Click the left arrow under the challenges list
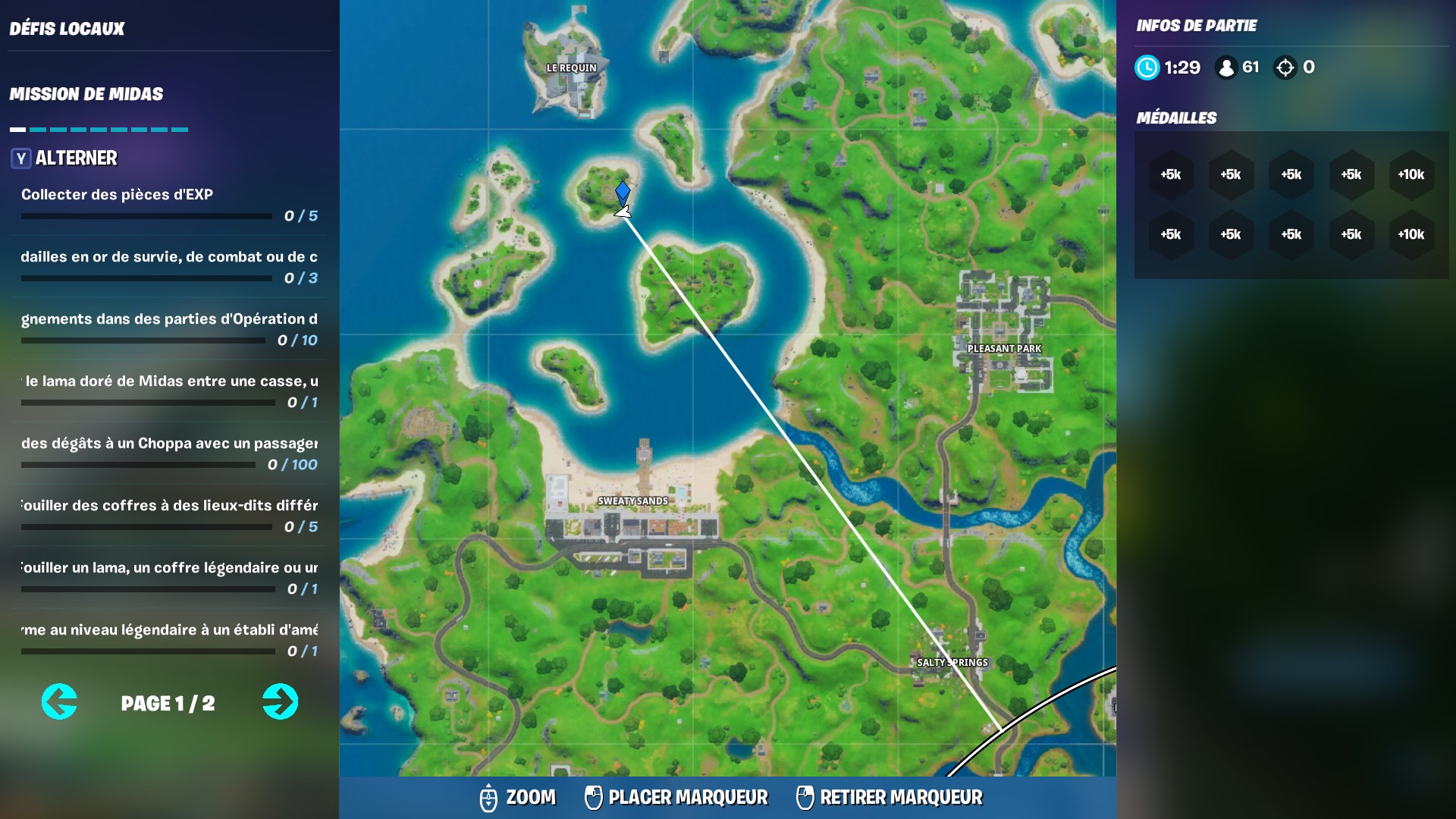This screenshot has height=819, width=1456. [x=59, y=702]
